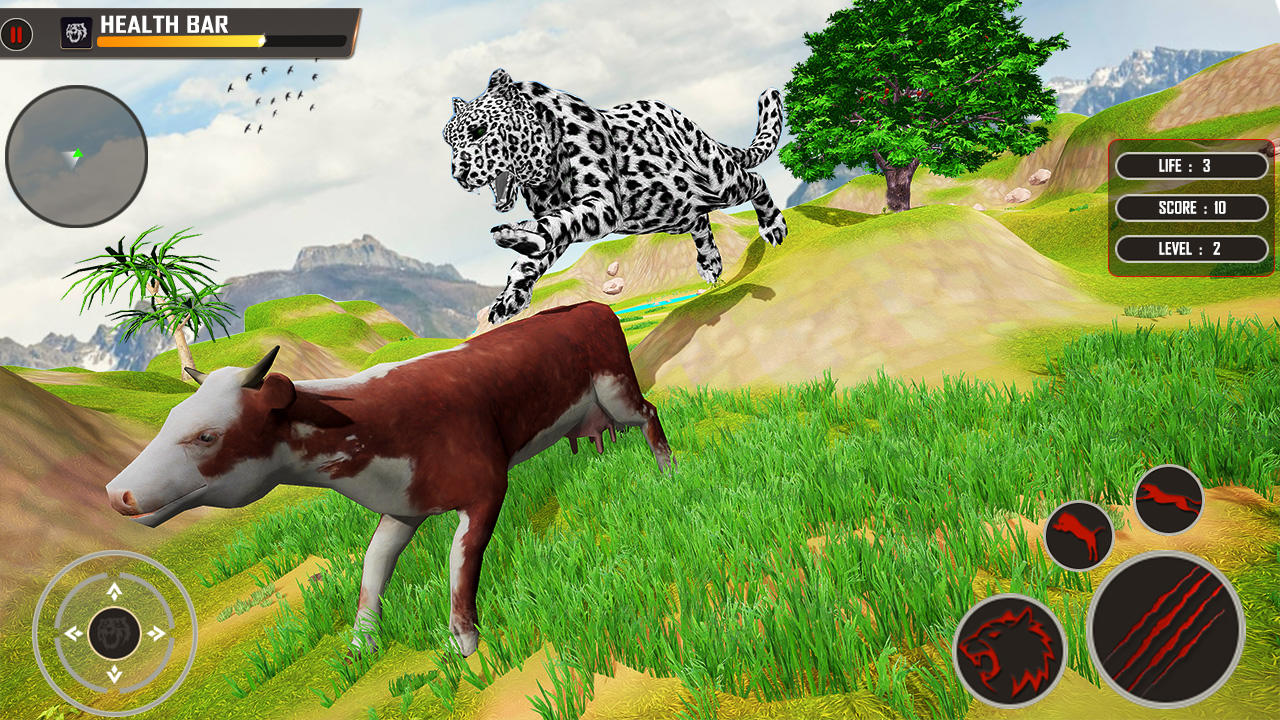The width and height of the screenshot is (1280, 720).
Task: Tap the HEALTH BAR label text
Action: coord(166,23)
